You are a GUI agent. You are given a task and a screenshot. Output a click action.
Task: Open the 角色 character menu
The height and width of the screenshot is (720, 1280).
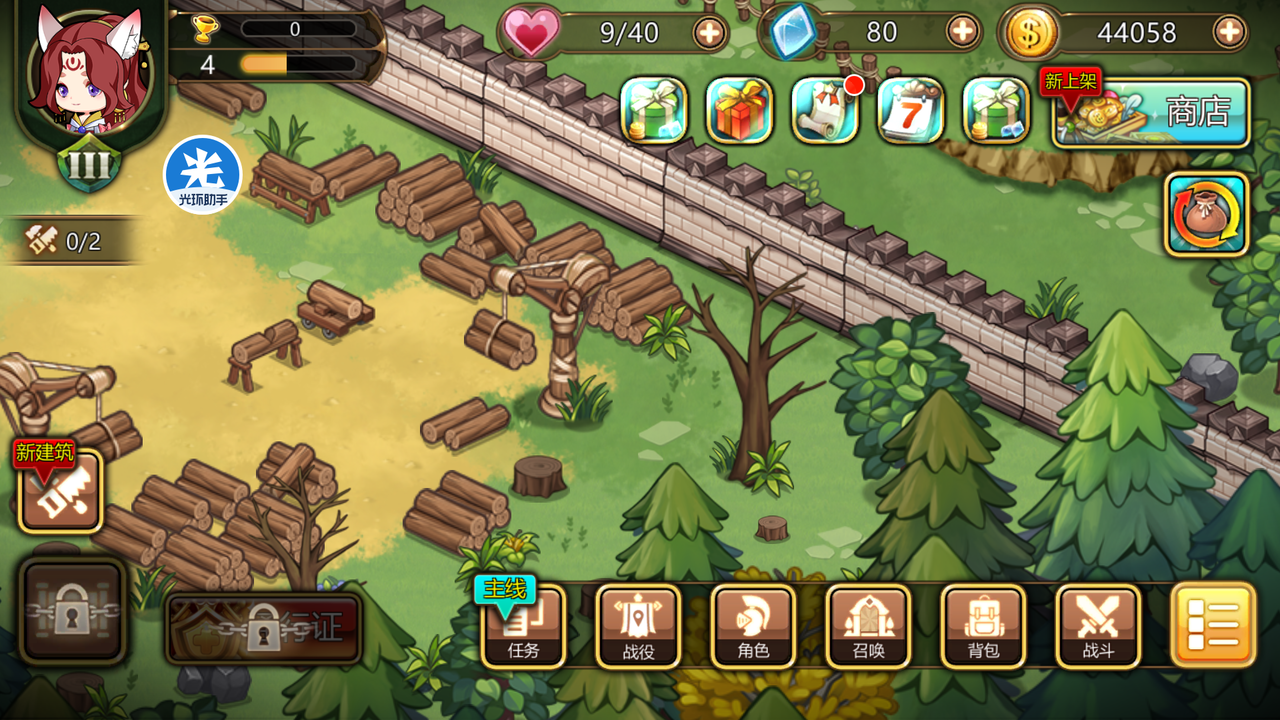(753, 626)
